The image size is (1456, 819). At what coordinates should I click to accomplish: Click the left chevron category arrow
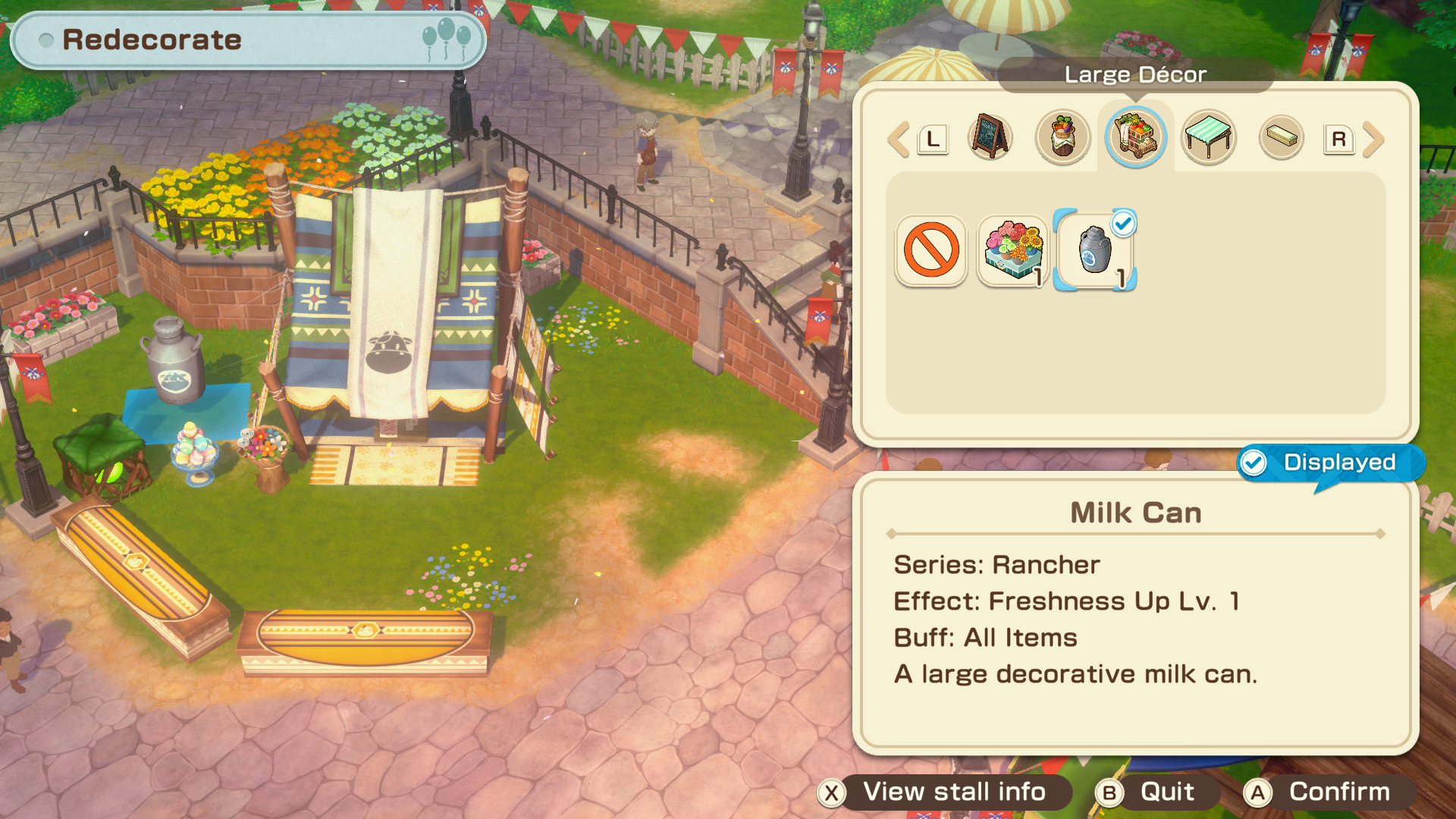(899, 140)
